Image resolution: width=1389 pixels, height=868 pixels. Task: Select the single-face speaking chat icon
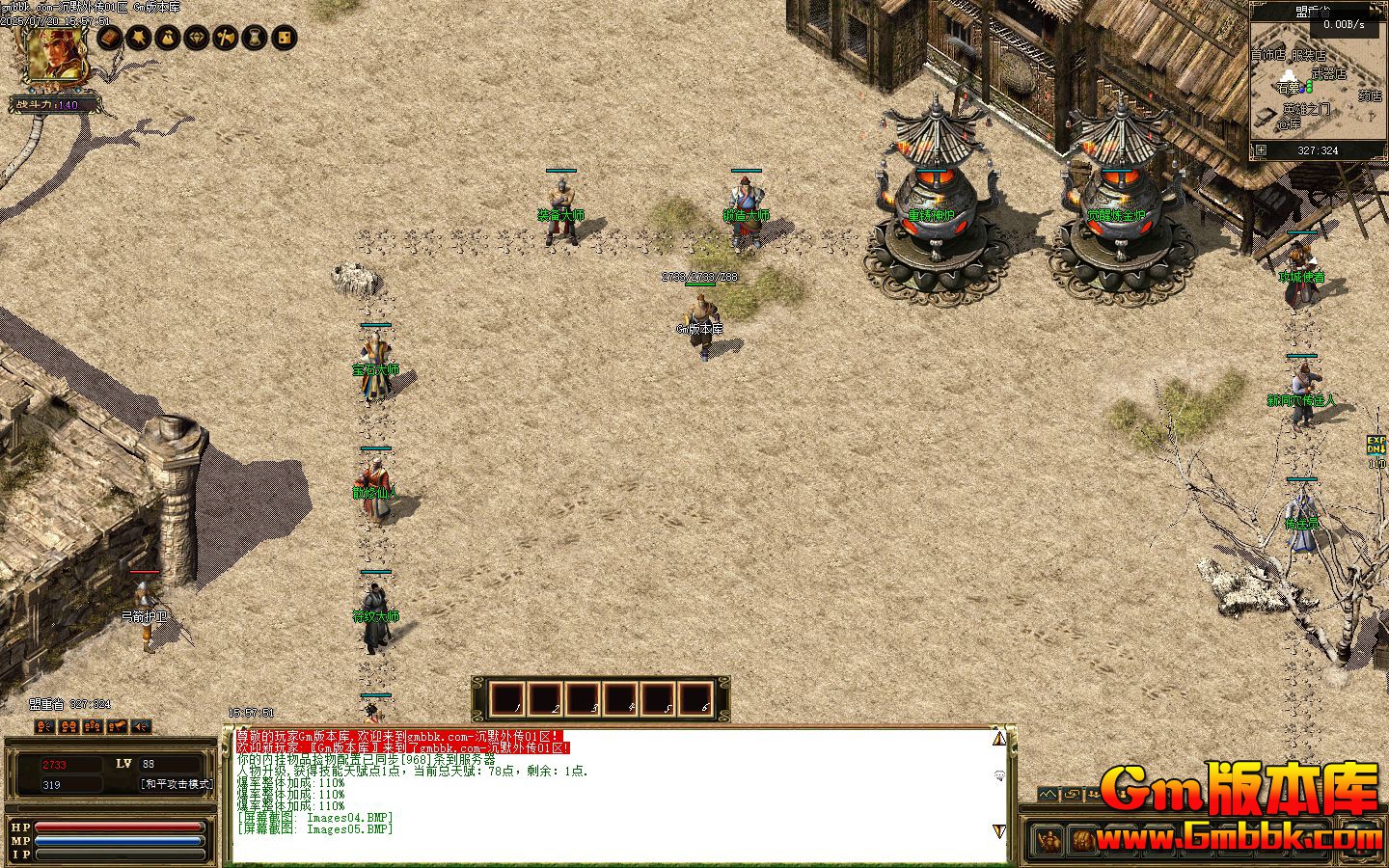pyautogui.click(x=44, y=726)
